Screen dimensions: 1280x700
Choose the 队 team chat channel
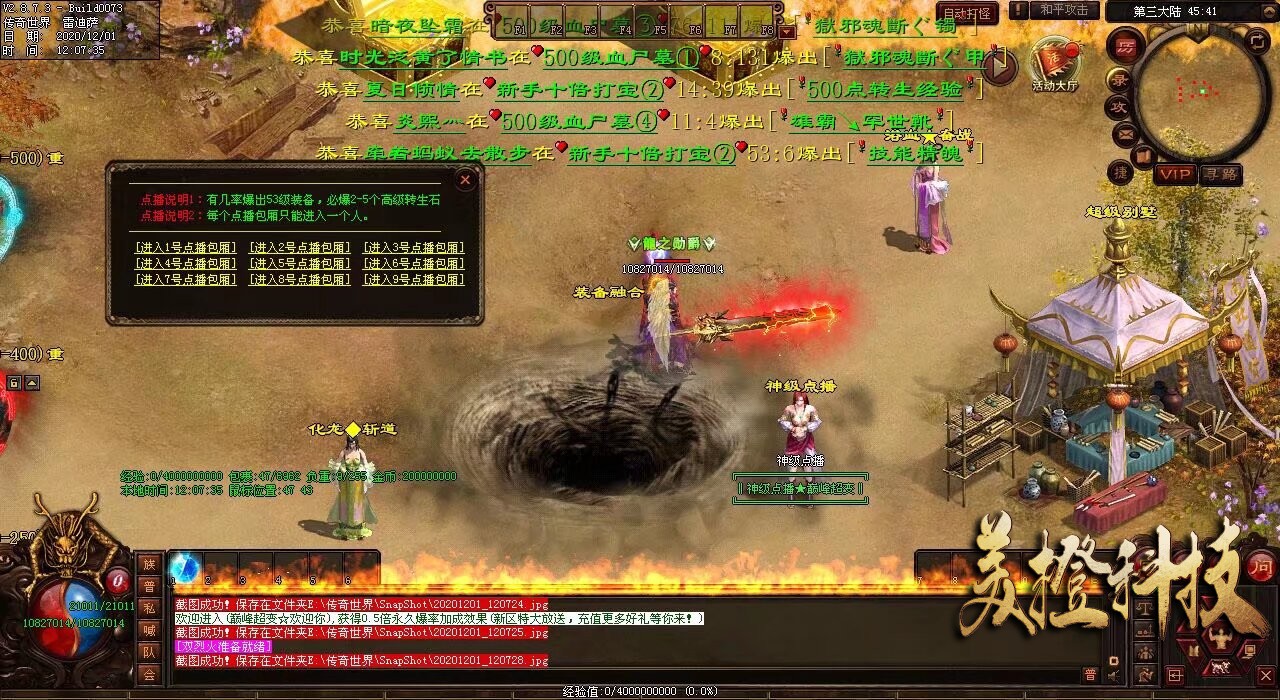149,652
